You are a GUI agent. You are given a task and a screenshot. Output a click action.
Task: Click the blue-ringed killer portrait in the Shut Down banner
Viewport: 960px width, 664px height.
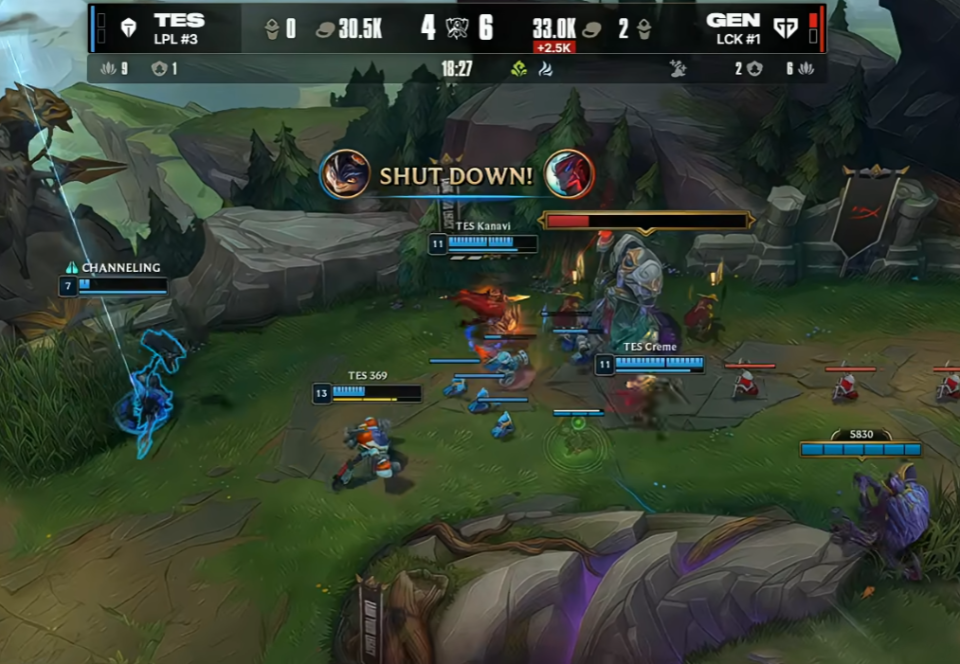[x=346, y=175]
